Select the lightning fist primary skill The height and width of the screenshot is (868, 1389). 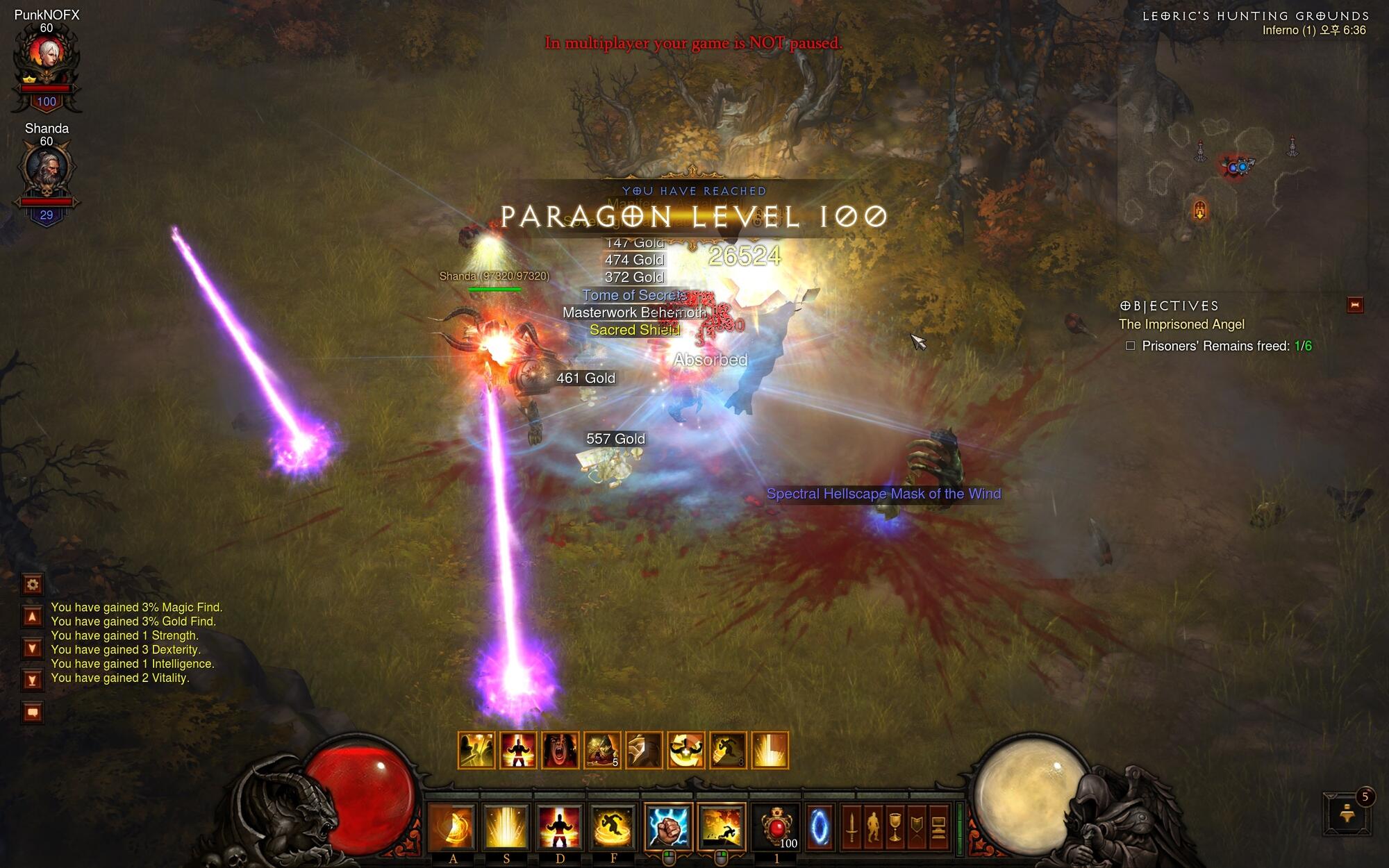pos(668,826)
